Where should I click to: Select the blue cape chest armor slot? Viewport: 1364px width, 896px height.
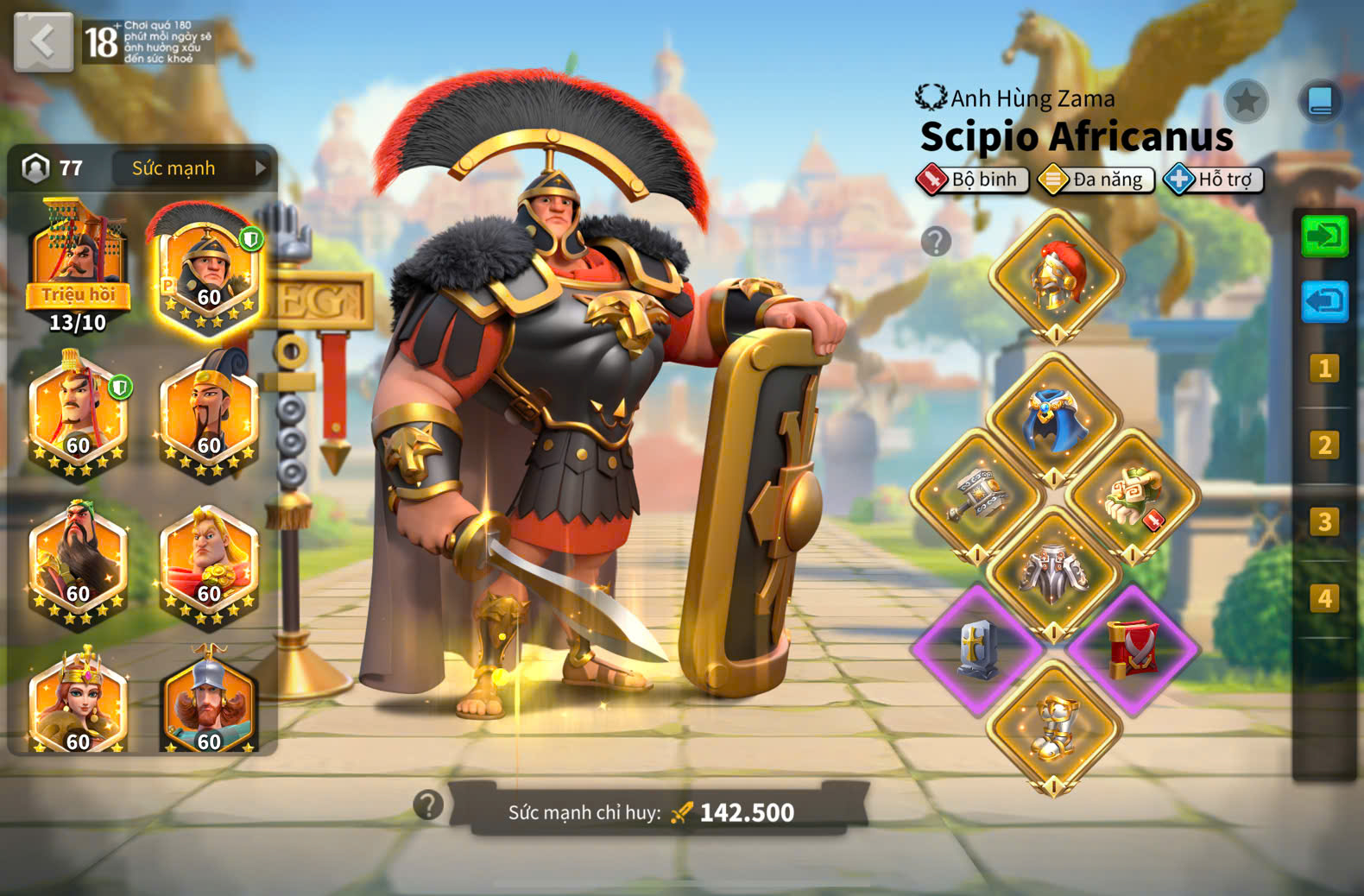tap(1053, 420)
